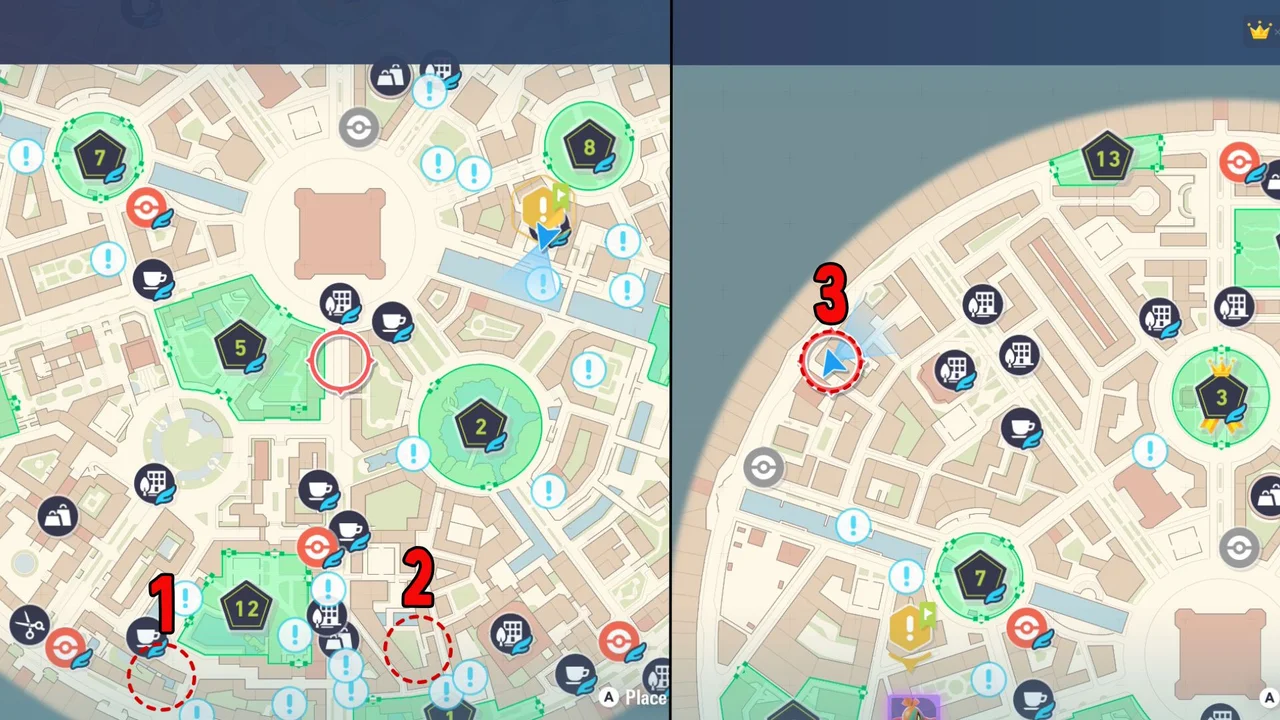Click the Pokéball icon at top right corner
This screenshot has width=1280, height=720.
[x=1239, y=160]
